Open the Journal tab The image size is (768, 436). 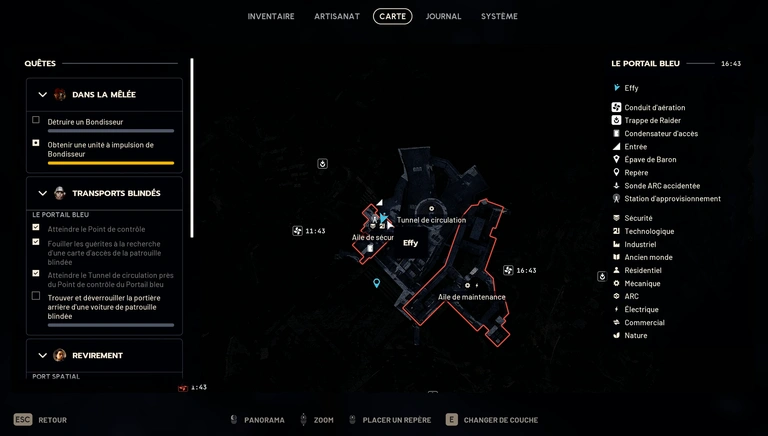[443, 16]
